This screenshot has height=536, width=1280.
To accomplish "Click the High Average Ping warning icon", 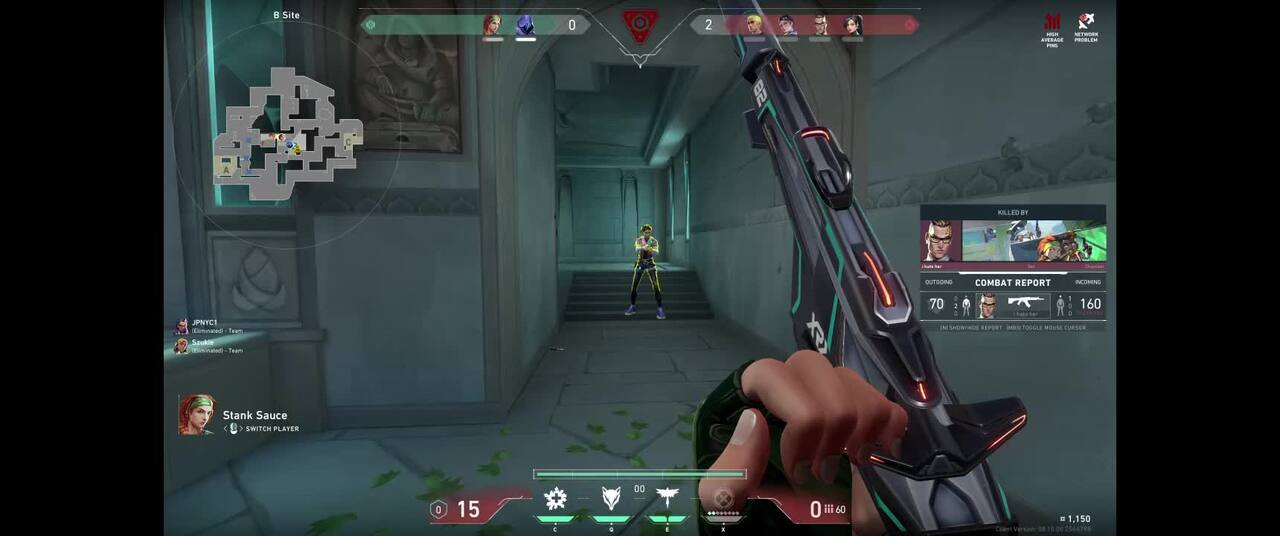I will [1052, 27].
